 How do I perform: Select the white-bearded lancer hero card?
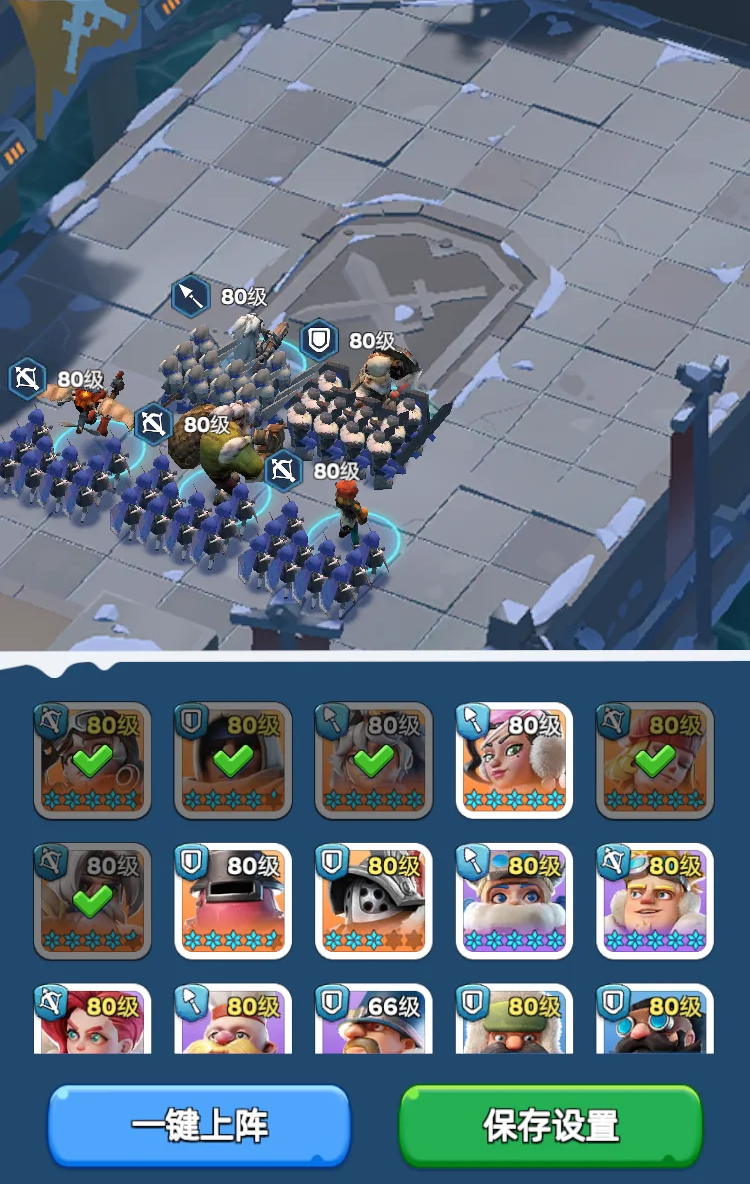[x=514, y=901]
